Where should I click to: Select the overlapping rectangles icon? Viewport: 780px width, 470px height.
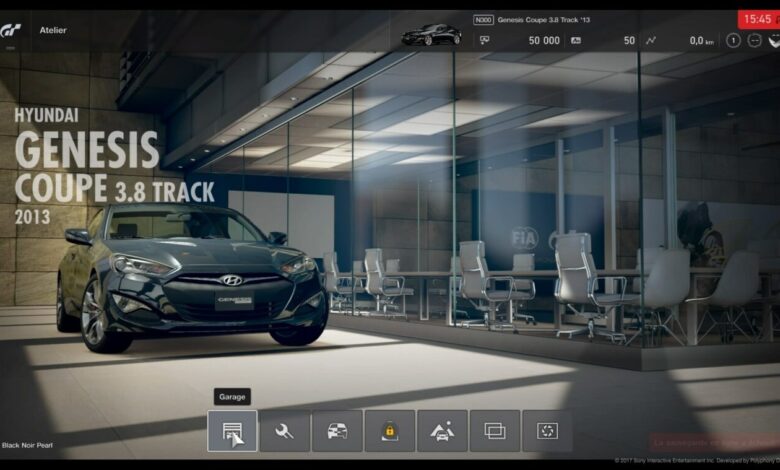(495, 431)
